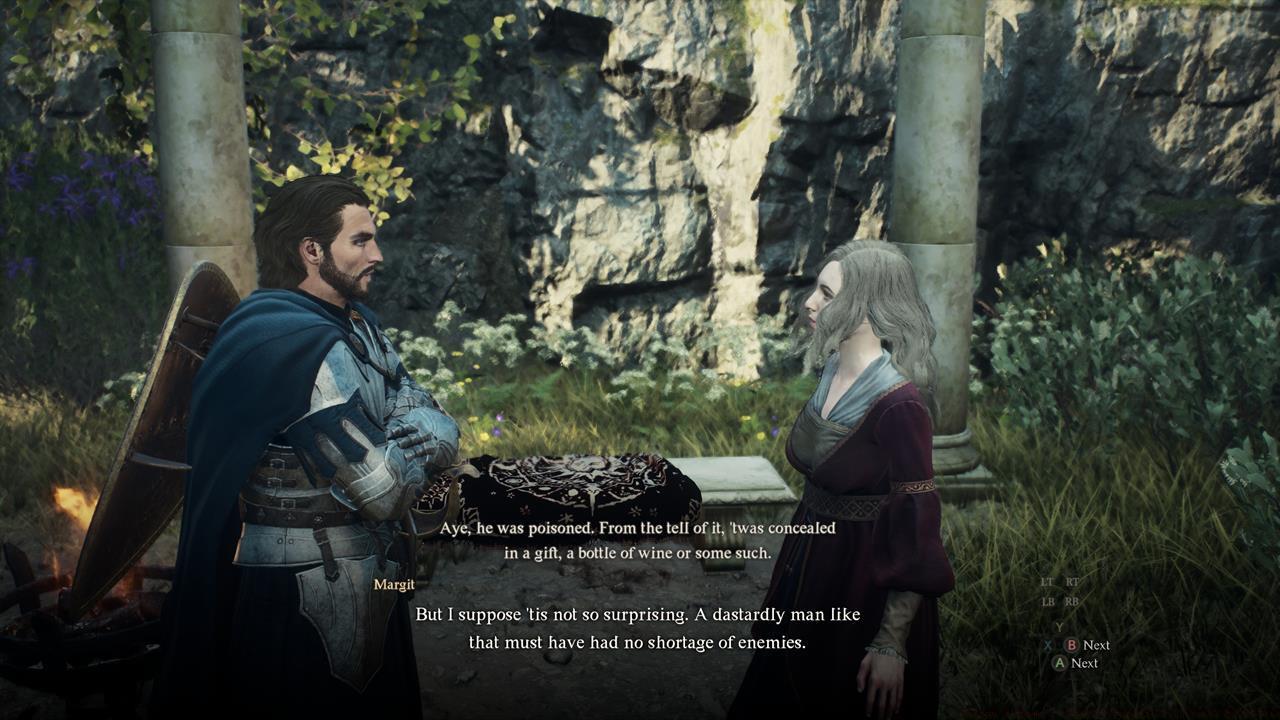1280x720 pixels.
Task: Click on the armored knight character
Action: [x=330, y=400]
